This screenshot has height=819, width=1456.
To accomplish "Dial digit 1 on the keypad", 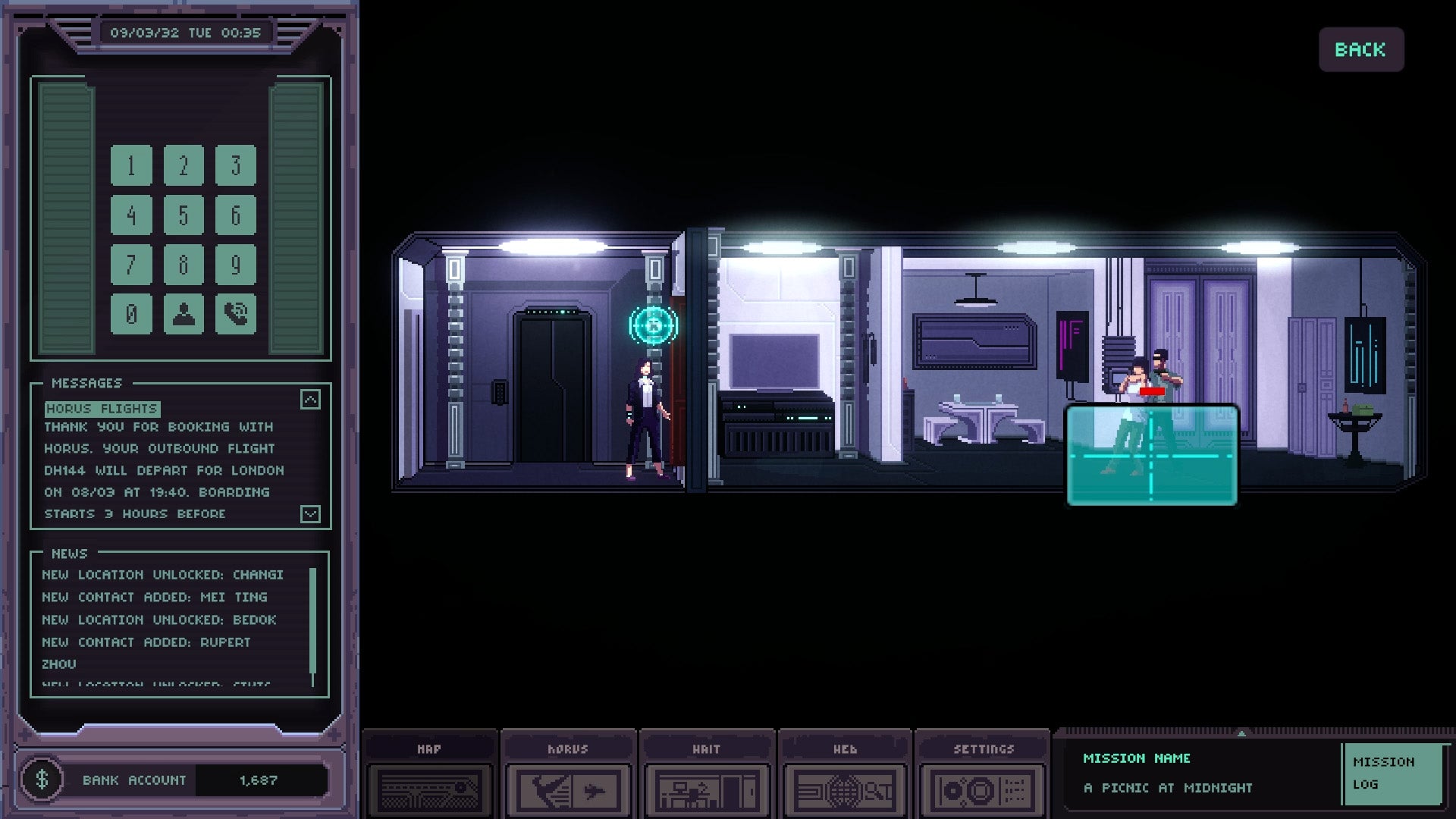I will (131, 165).
